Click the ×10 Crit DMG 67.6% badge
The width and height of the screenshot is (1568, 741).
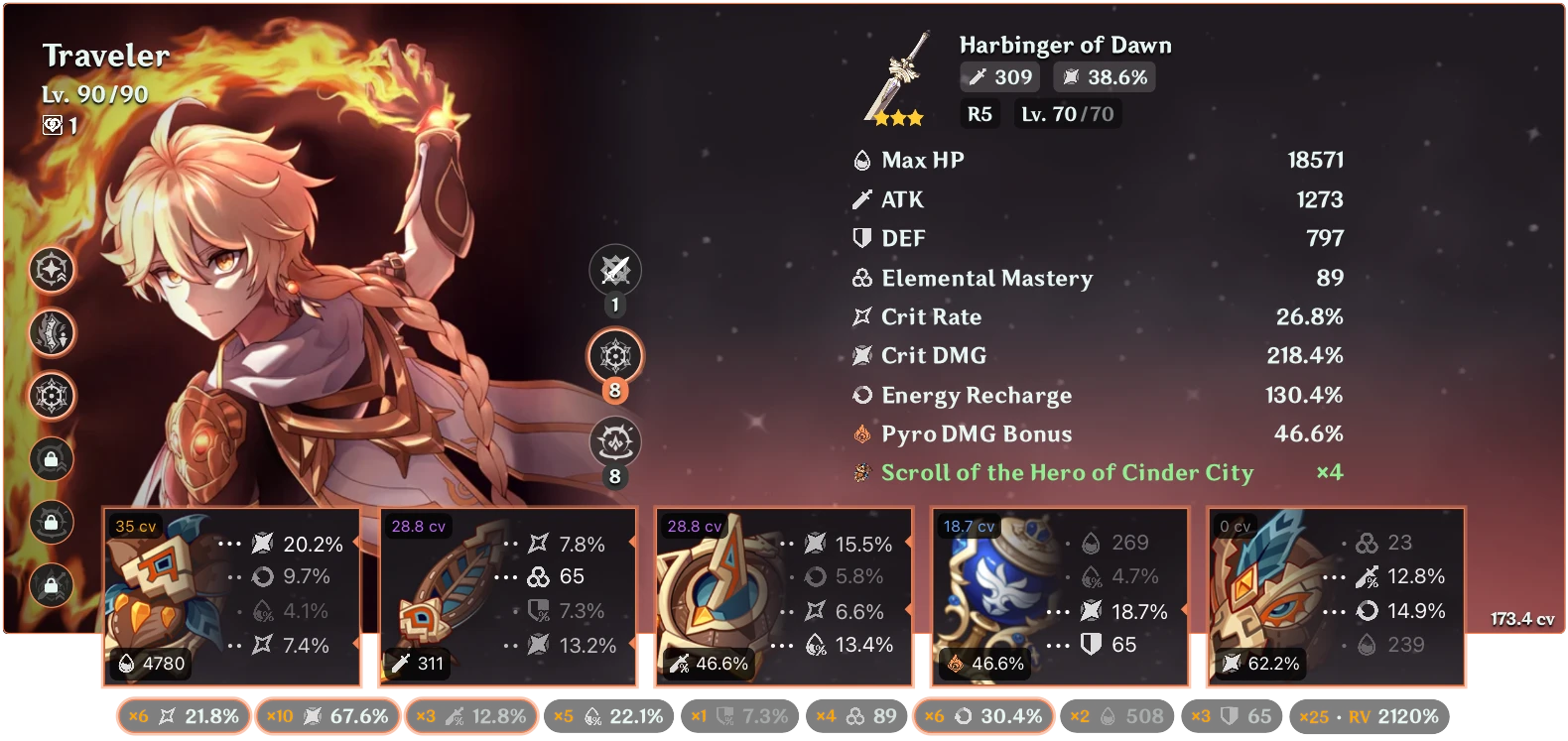pyautogui.click(x=327, y=714)
